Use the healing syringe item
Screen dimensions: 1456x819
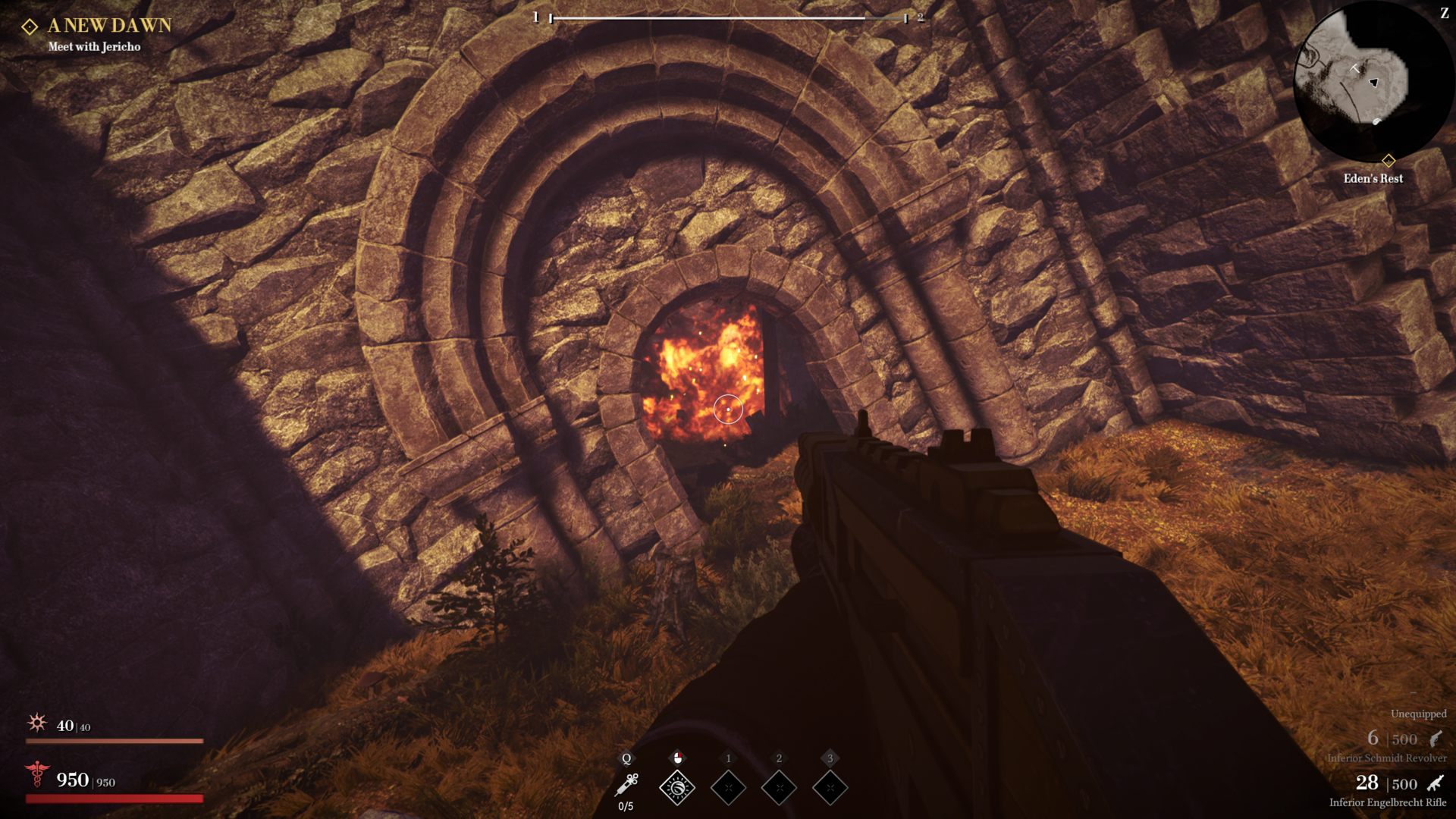(626, 785)
